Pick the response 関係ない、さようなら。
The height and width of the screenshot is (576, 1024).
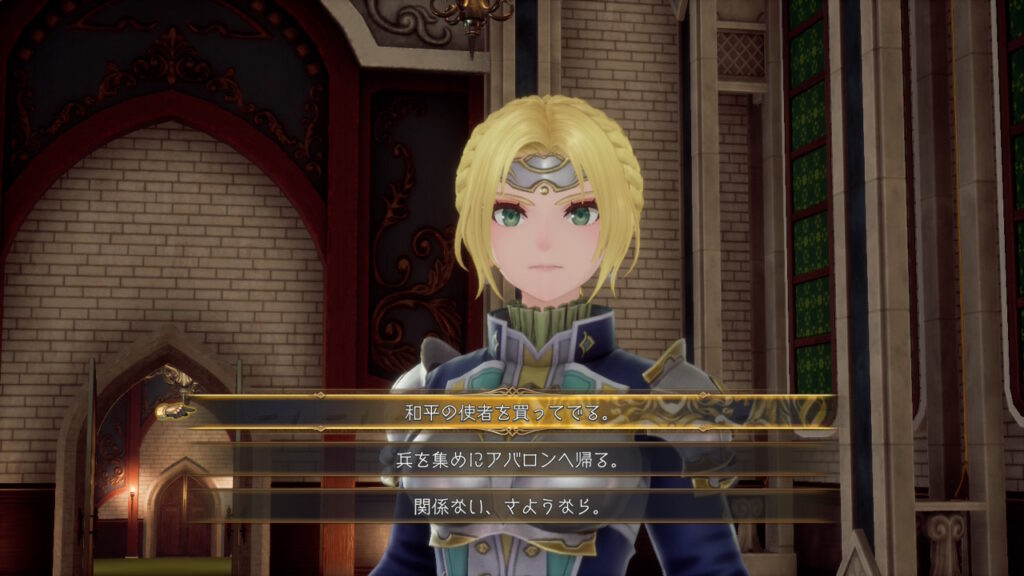point(511,506)
